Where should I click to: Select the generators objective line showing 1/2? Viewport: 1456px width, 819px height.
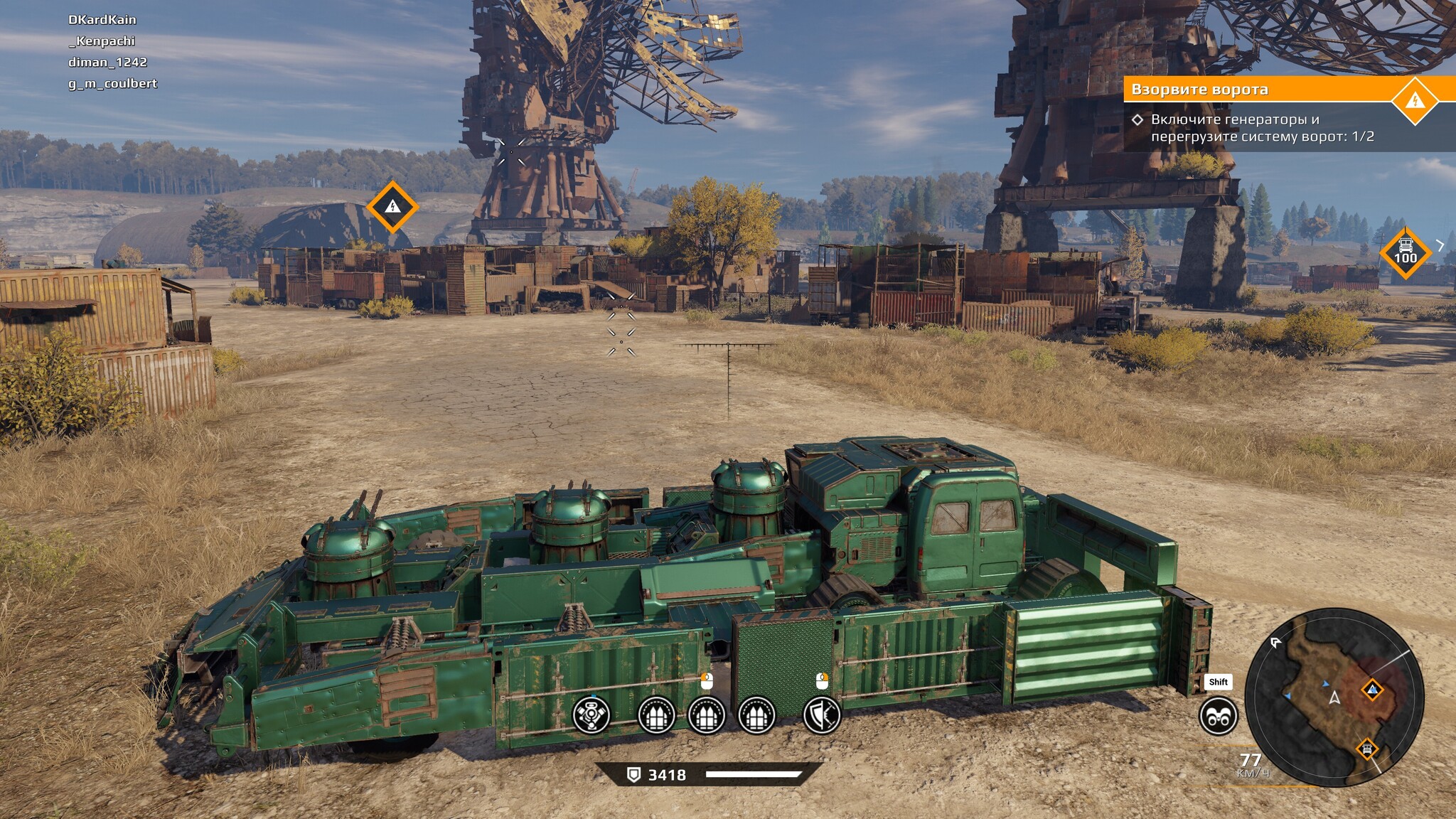(x=1262, y=128)
